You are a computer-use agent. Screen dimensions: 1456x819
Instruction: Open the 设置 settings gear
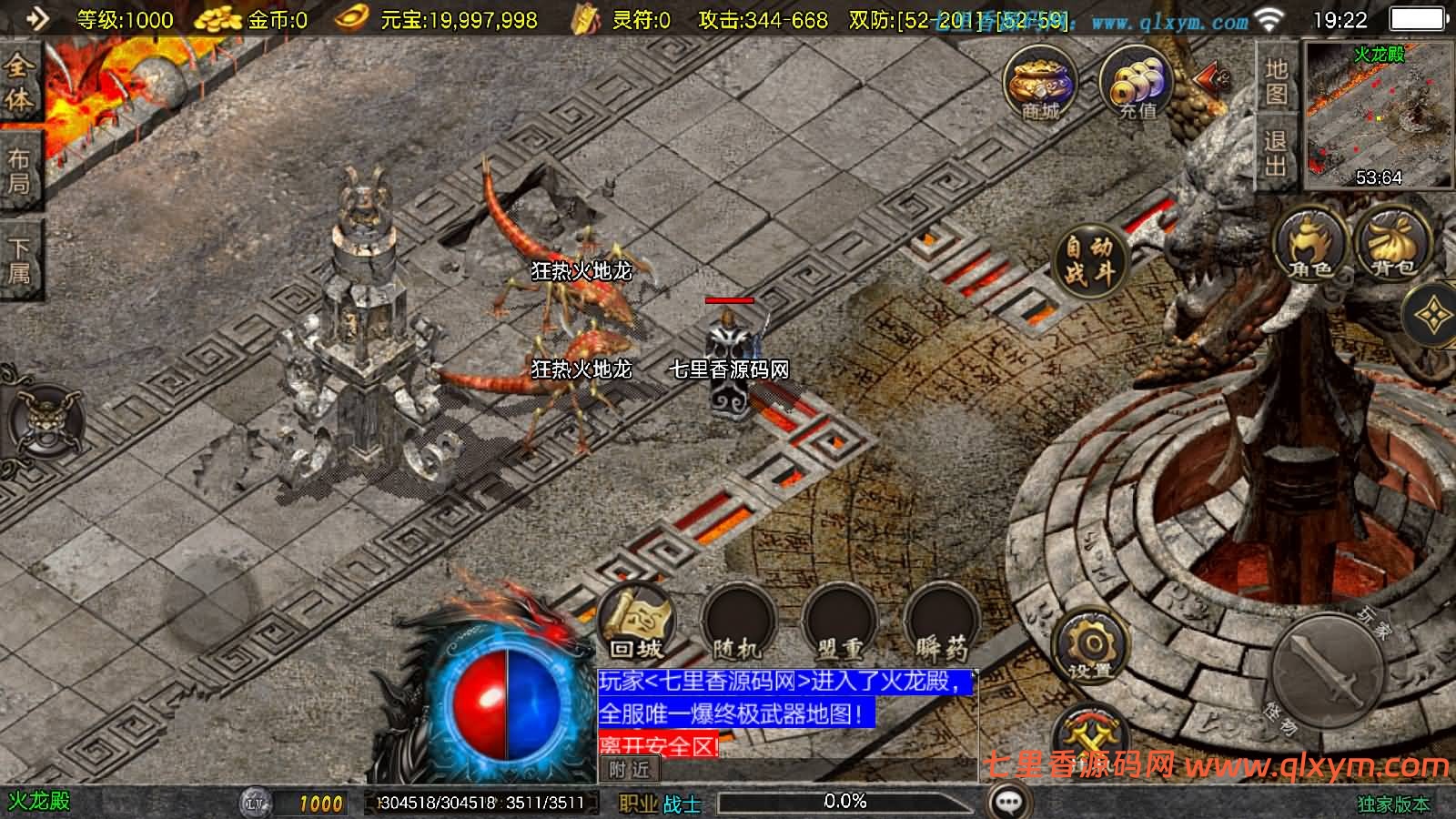1090,647
